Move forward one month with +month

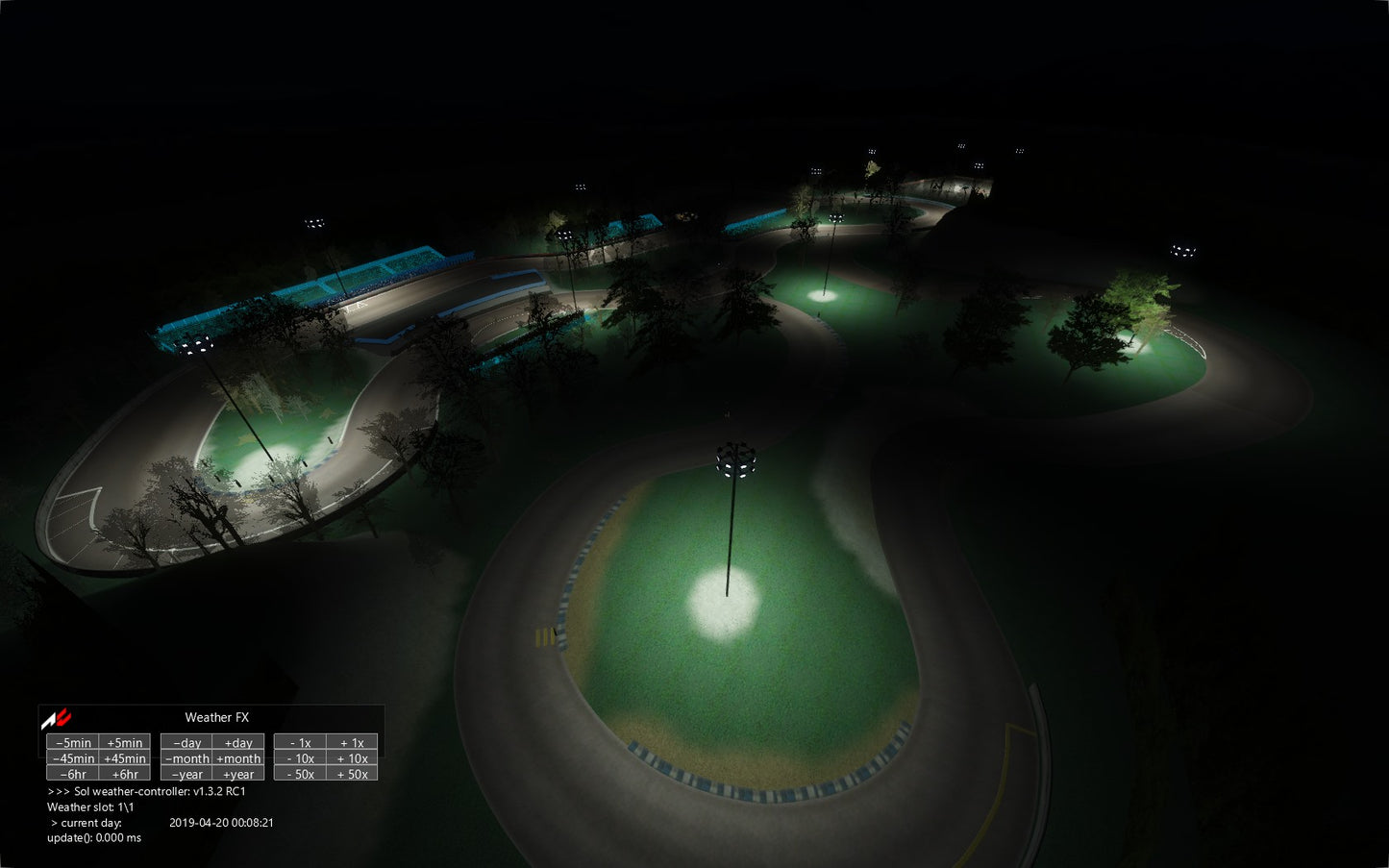(x=238, y=758)
